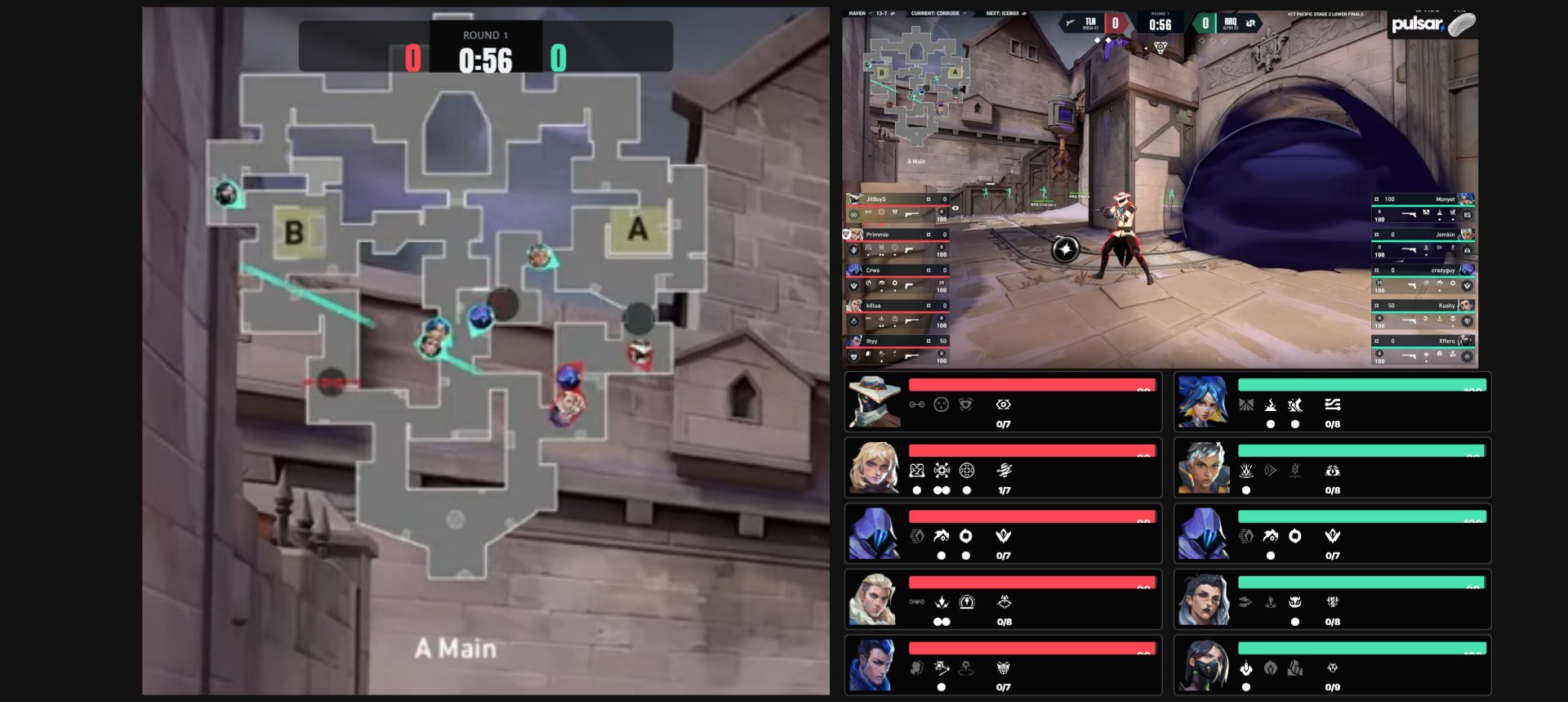Screen dimensions: 1568x702
Task: Select the Yoru agent portrait
Action: (875, 665)
